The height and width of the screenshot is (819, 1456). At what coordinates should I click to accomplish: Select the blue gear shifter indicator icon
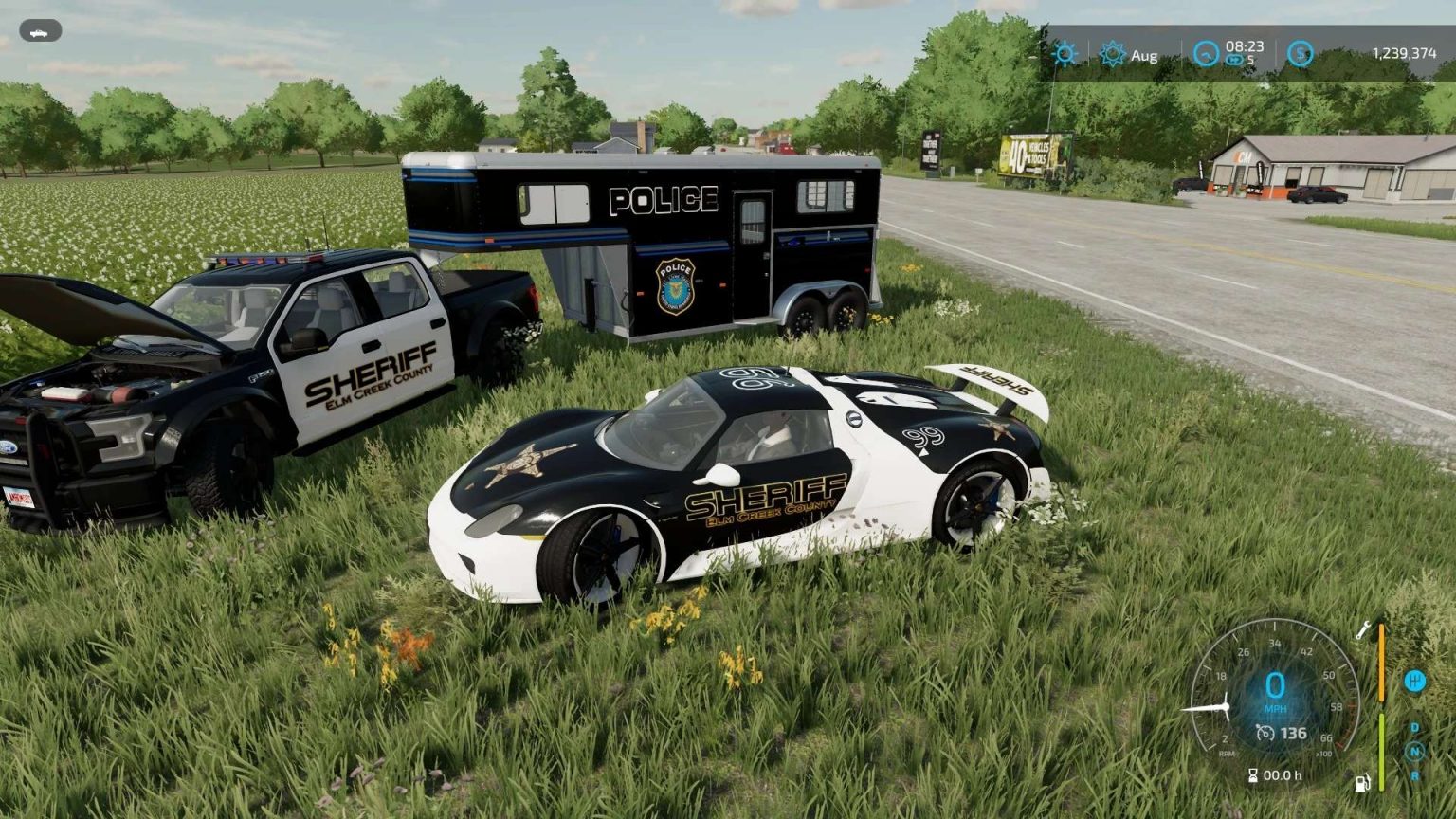pos(1415,682)
